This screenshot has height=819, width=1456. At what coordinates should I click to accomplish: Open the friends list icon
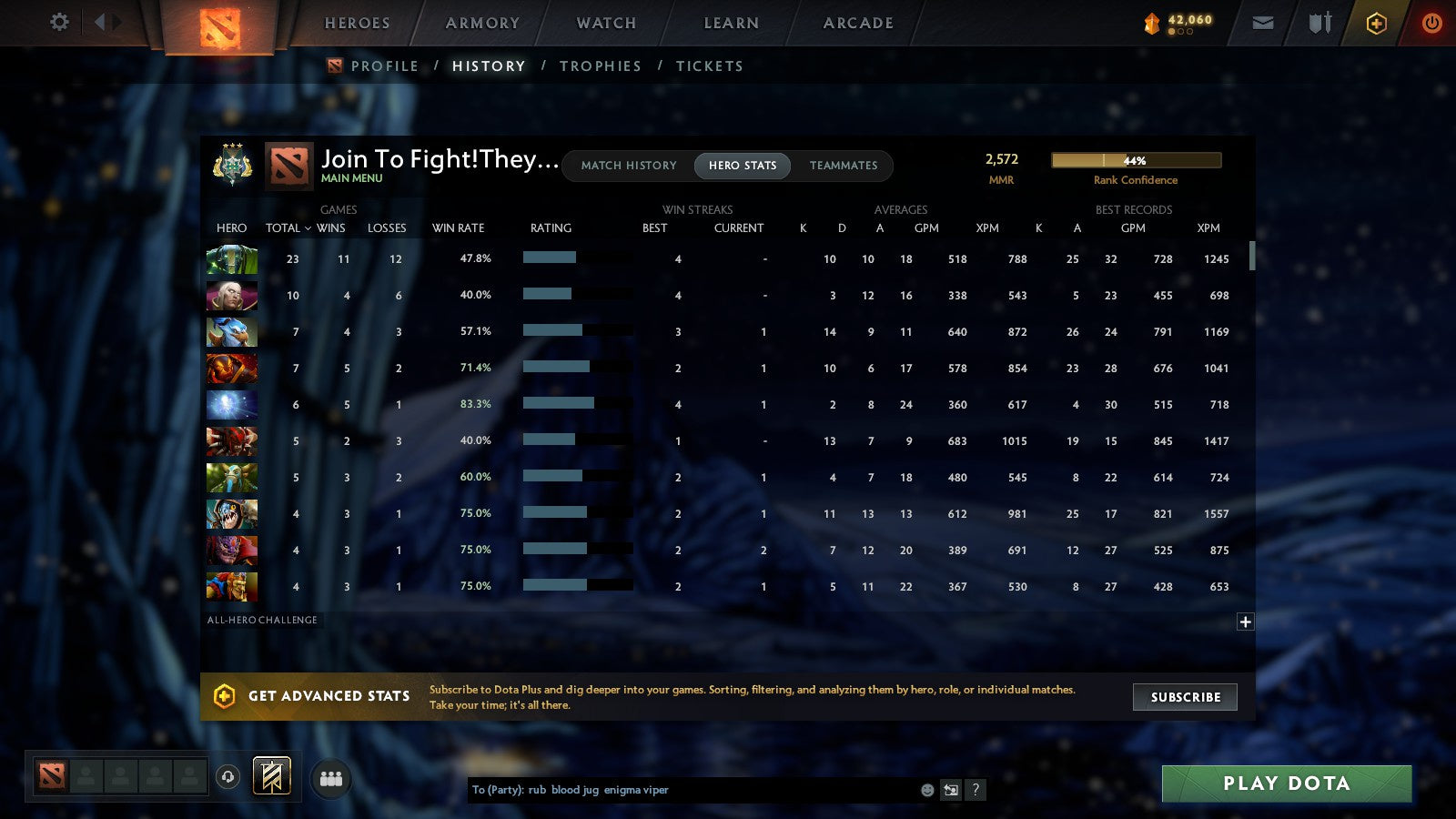(331, 777)
